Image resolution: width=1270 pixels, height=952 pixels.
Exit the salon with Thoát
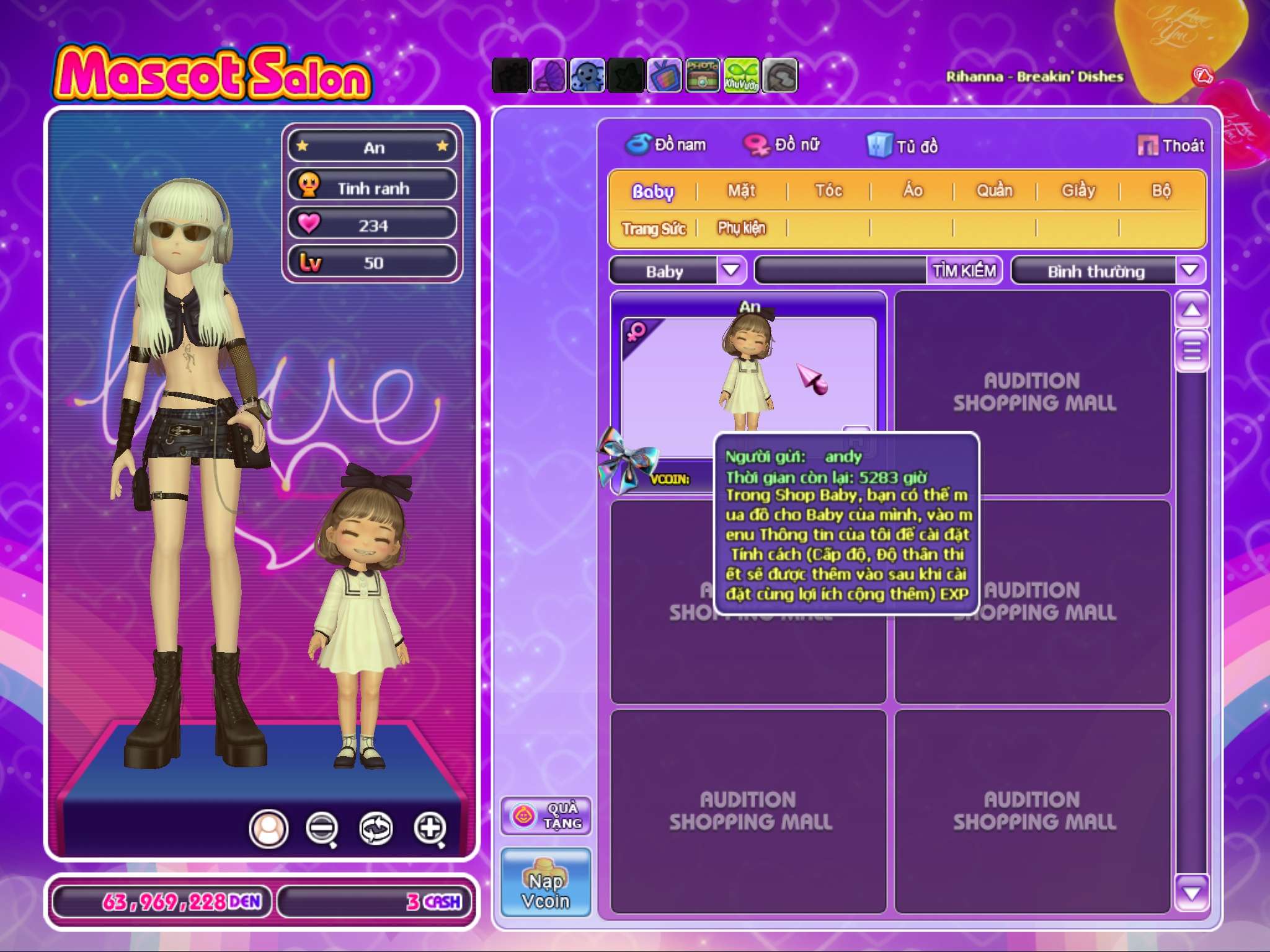(1171, 146)
